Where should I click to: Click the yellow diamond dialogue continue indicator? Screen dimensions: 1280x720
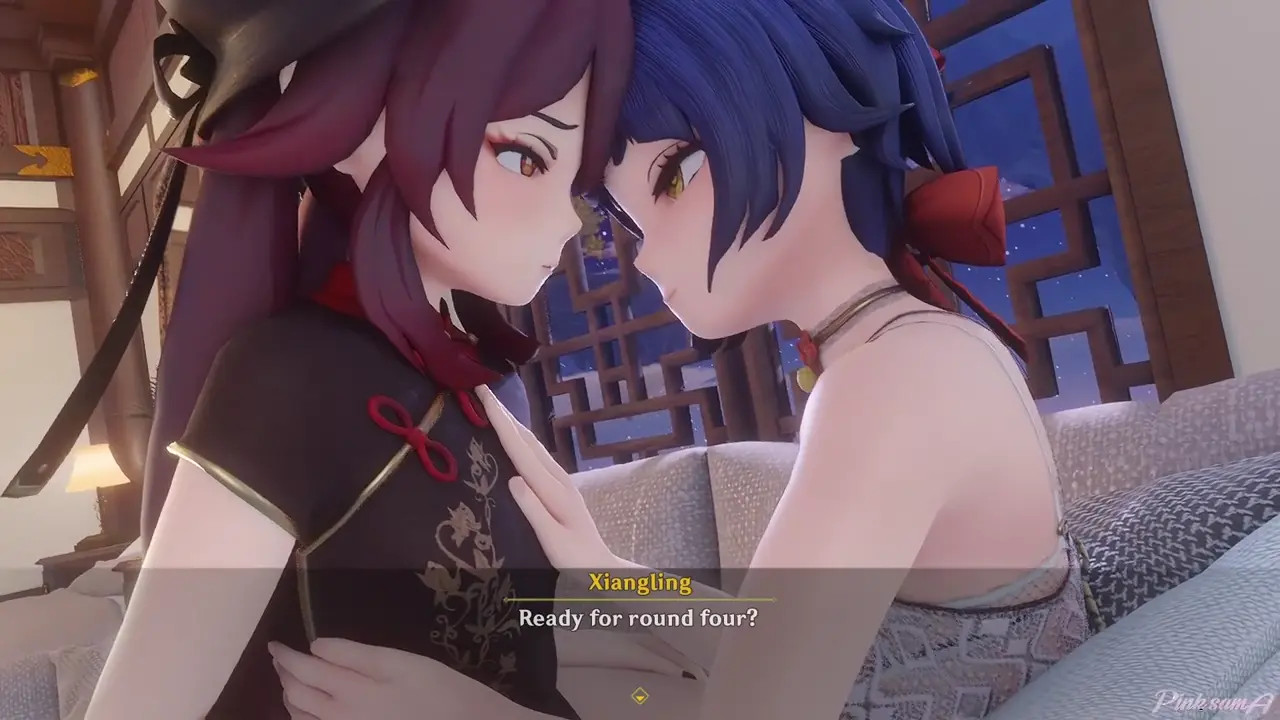[640, 695]
